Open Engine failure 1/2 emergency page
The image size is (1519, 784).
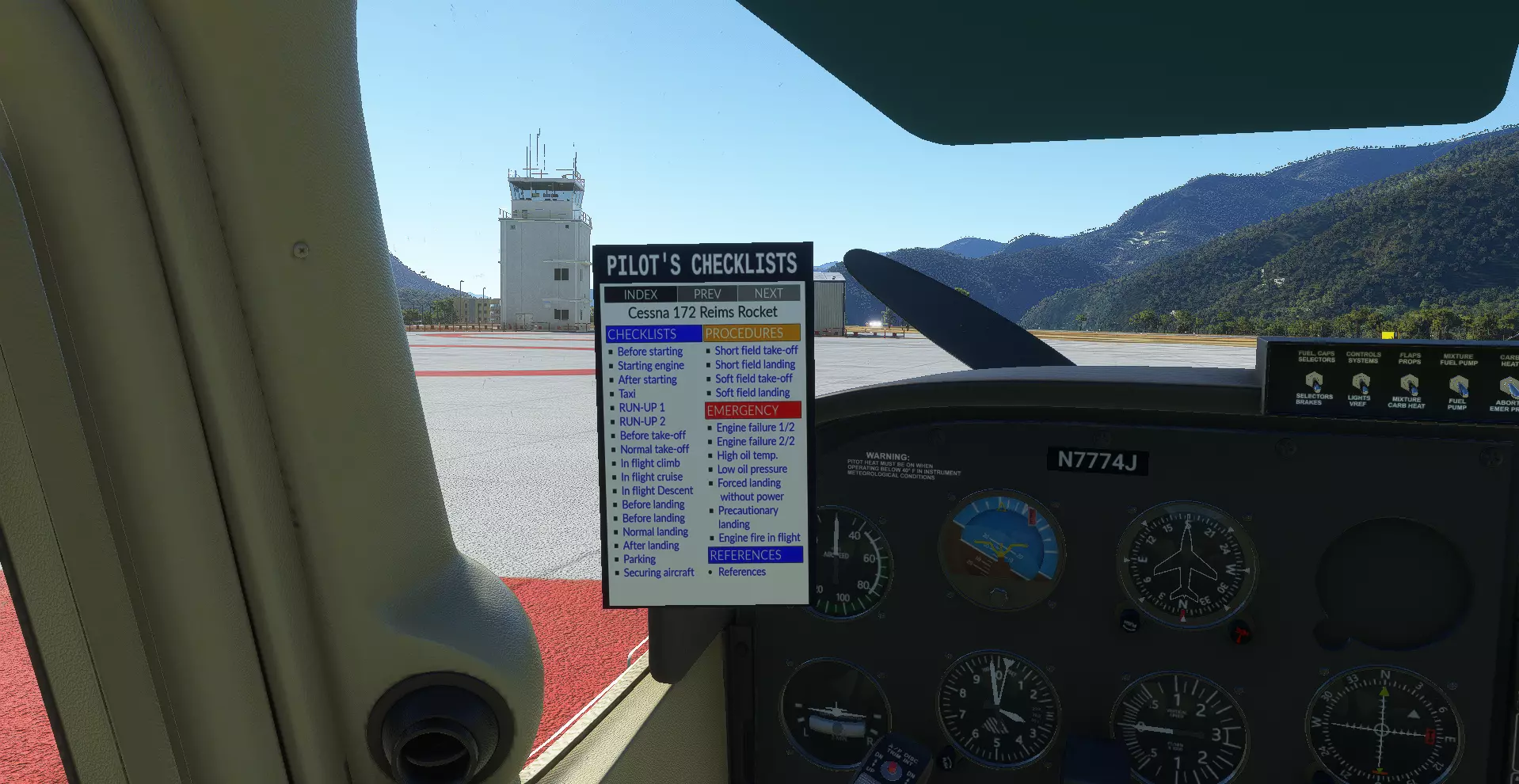click(x=755, y=428)
